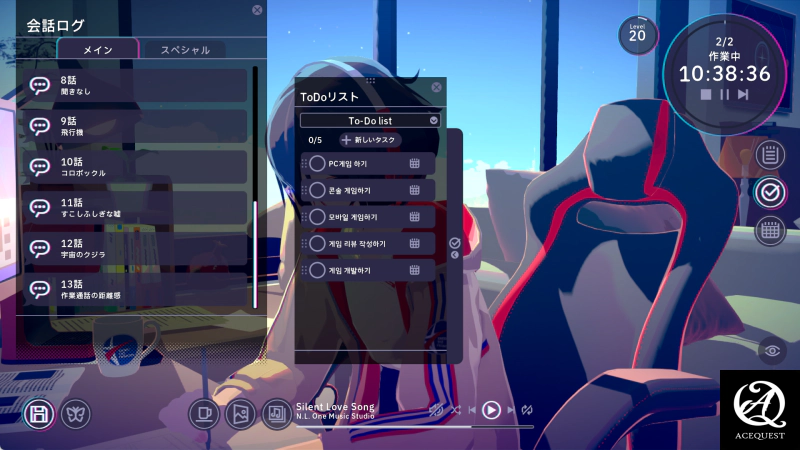Expand the To-Do list dropdown

[433, 120]
